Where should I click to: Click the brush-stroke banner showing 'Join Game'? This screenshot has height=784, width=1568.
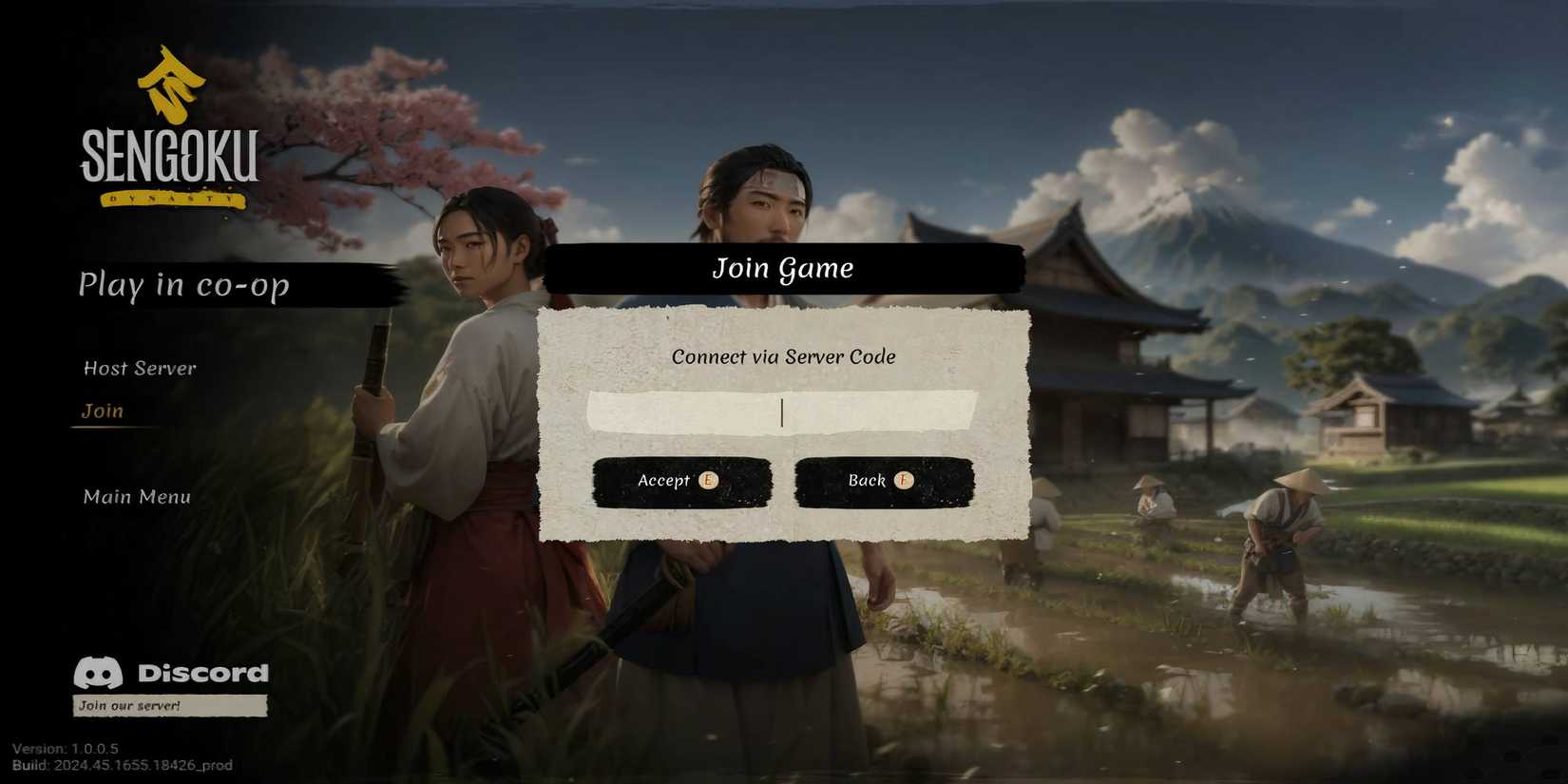pos(782,268)
